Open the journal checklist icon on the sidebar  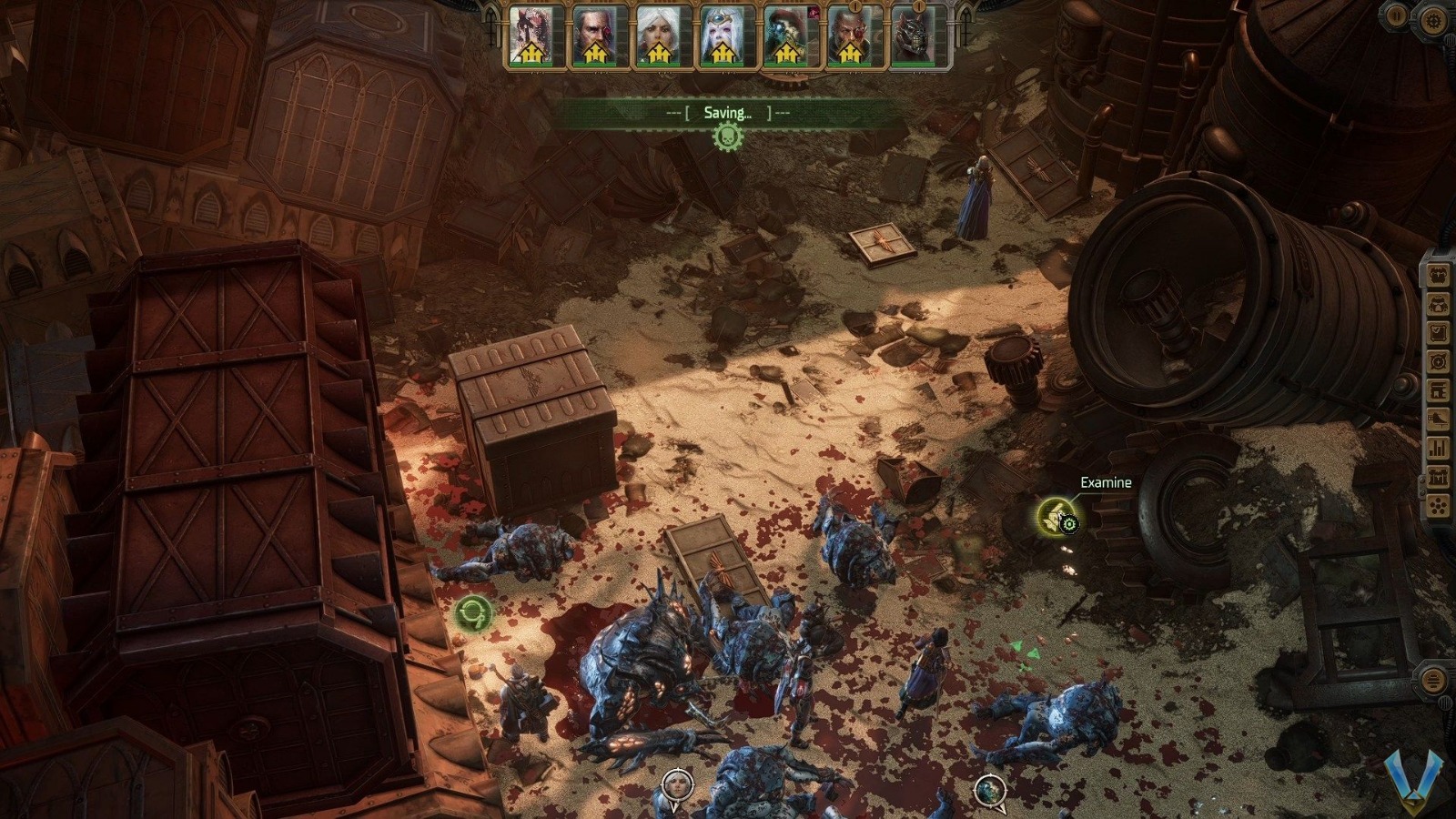pos(1438,330)
